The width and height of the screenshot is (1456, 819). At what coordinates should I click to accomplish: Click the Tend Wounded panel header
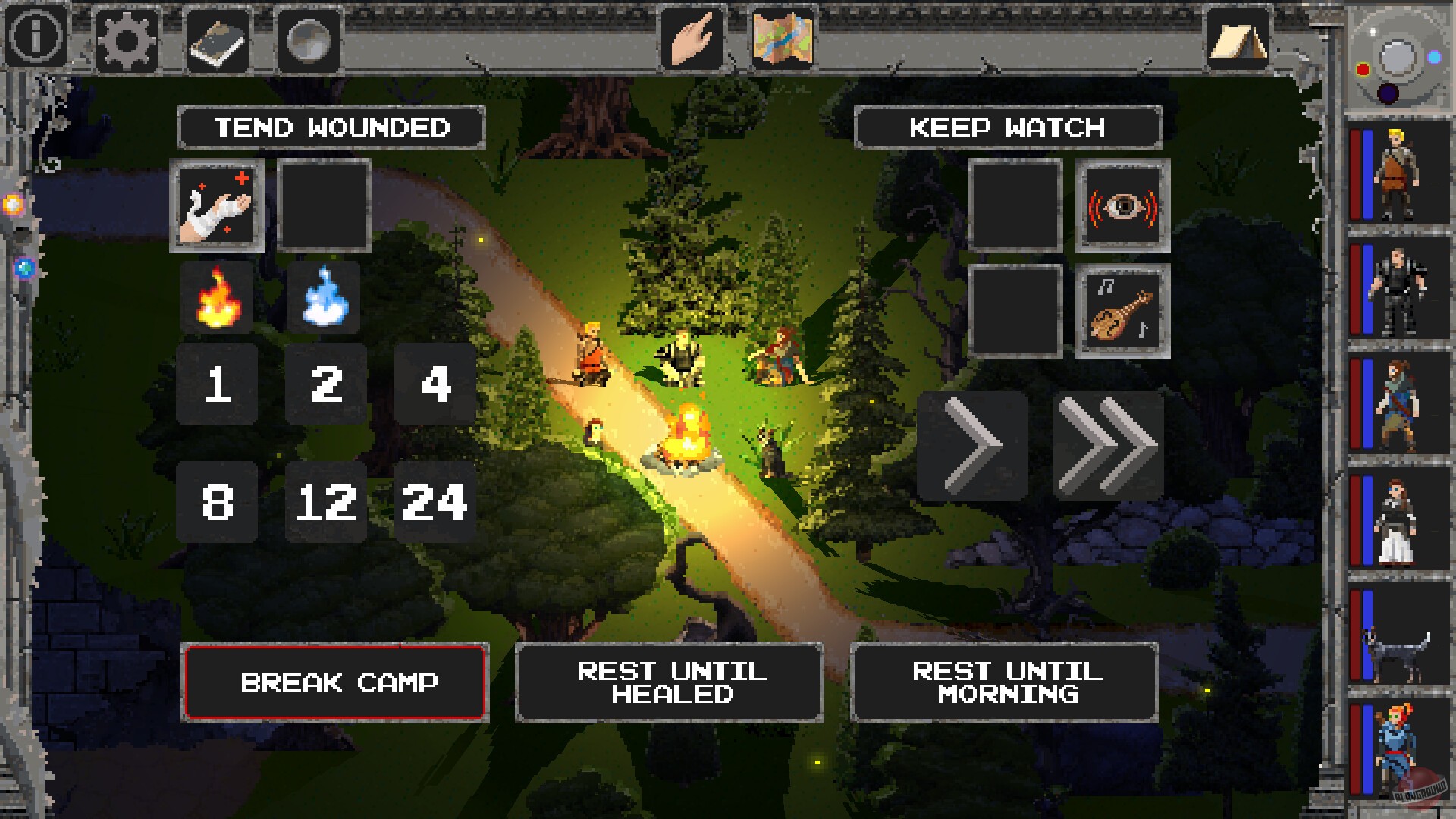pos(330,127)
